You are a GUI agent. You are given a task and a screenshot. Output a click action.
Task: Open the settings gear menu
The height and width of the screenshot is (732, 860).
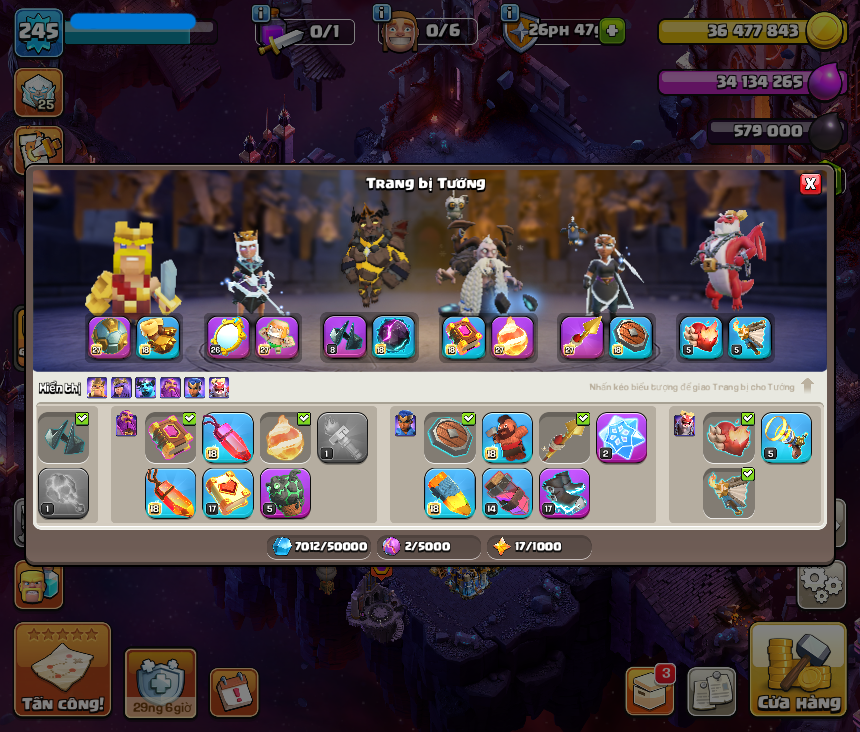pos(821,583)
